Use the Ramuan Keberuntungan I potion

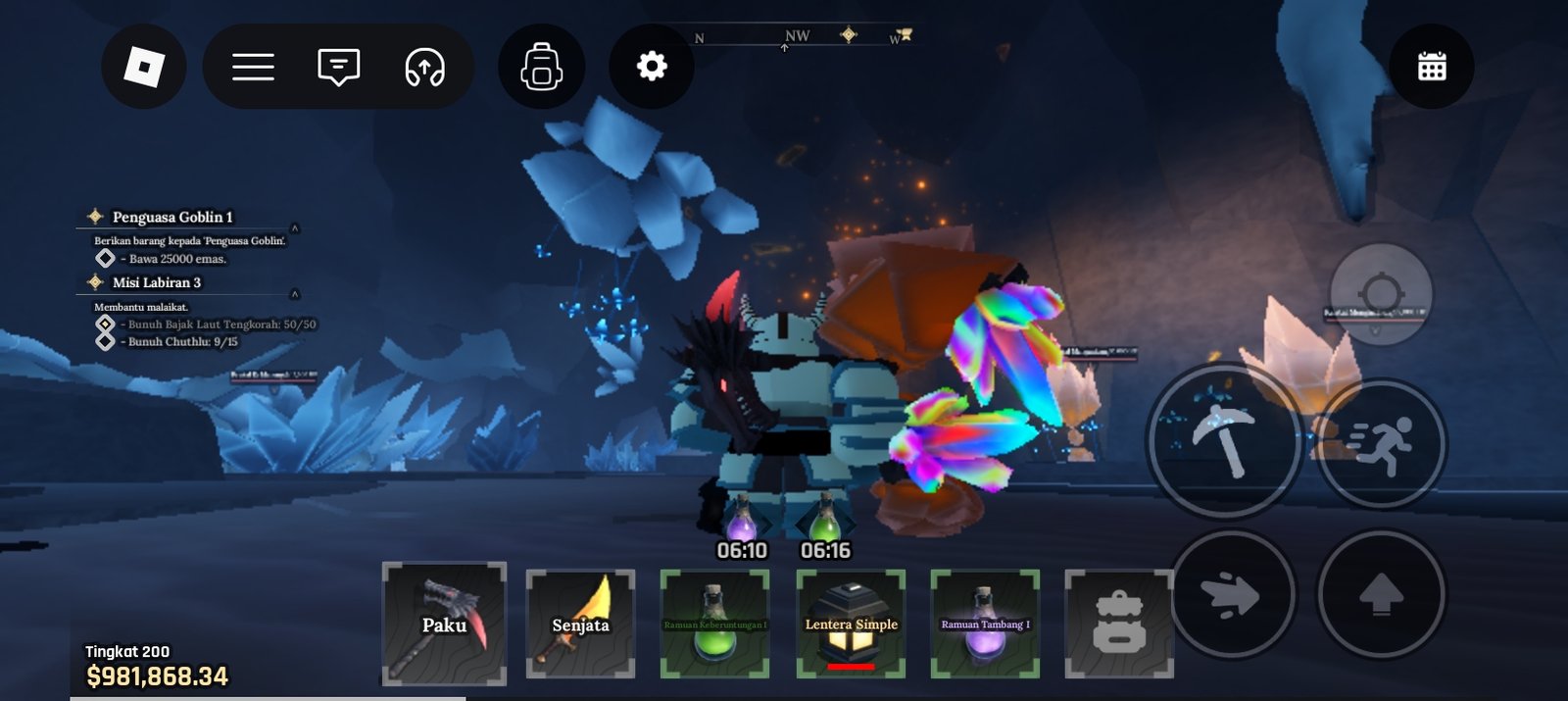(x=714, y=624)
